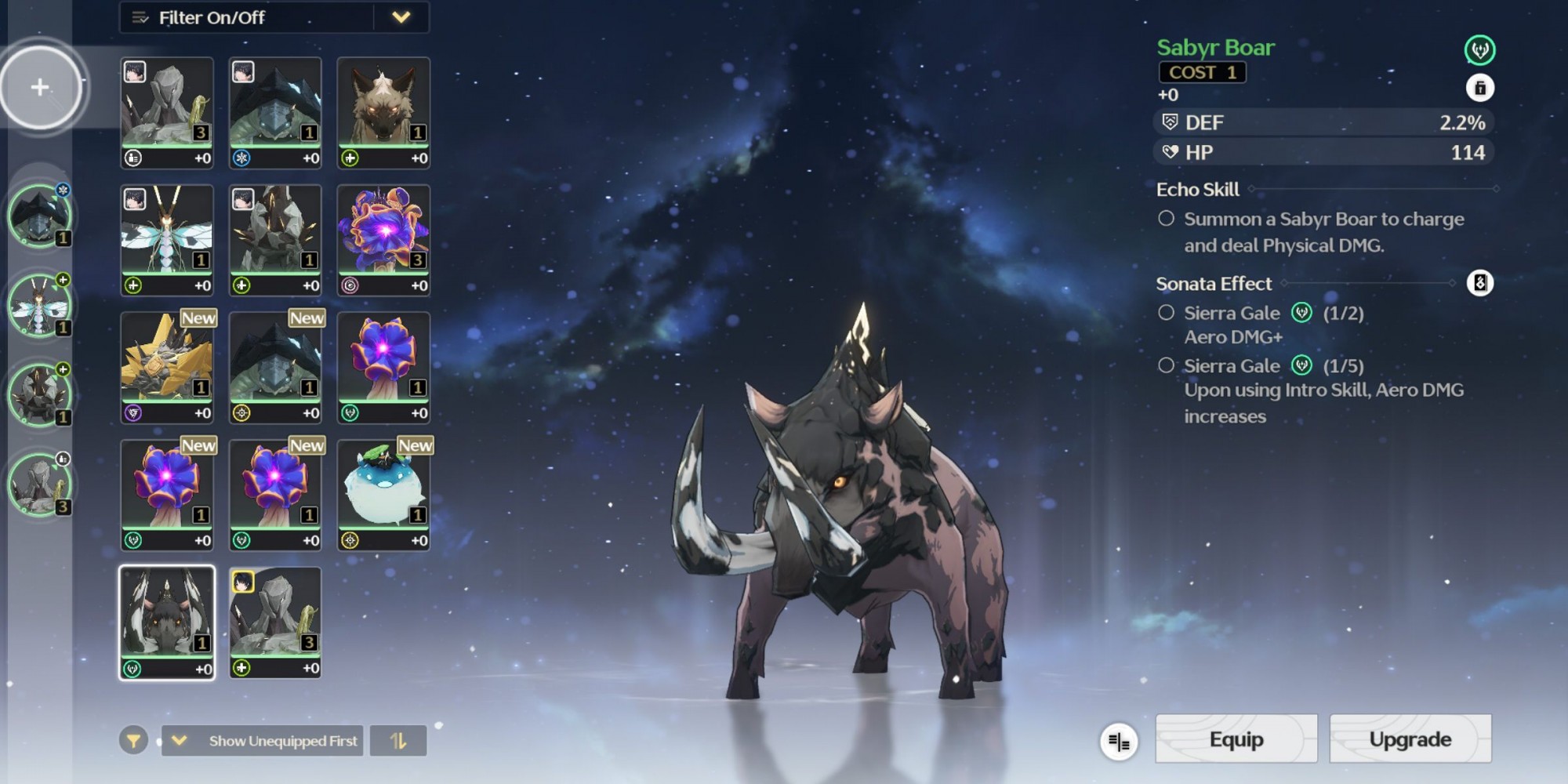Image resolution: width=1568 pixels, height=784 pixels.
Task: Select the dragonfly echo in the grid
Action: [x=167, y=240]
